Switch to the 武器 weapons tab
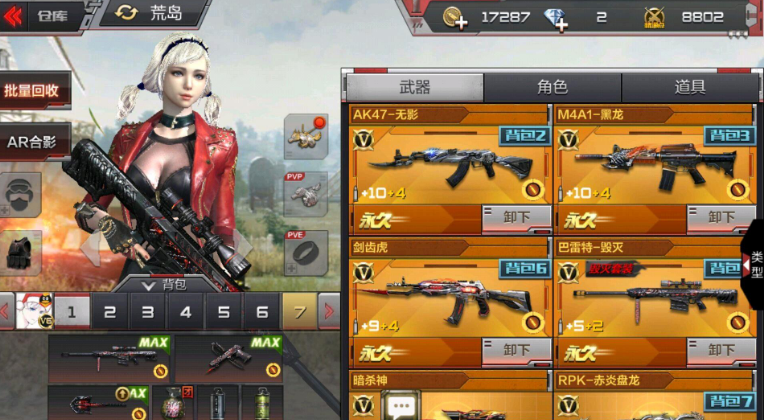 click(x=415, y=87)
